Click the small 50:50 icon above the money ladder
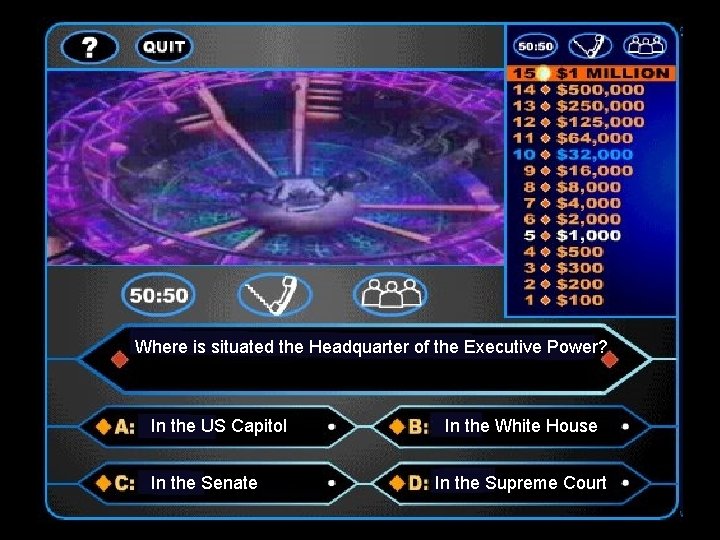This screenshot has width=720, height=540. point(535,46)
